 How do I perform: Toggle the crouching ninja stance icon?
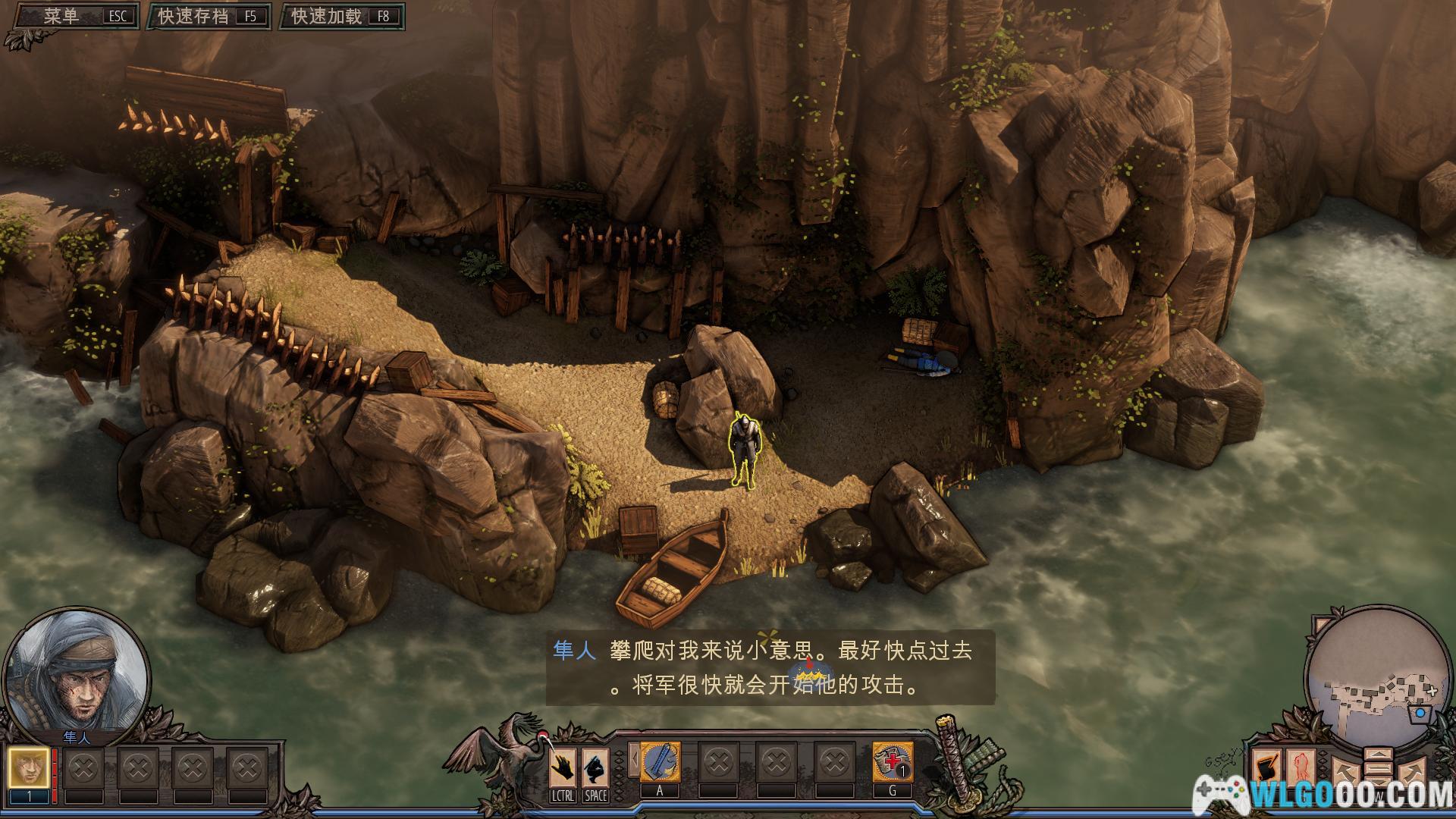tap(595, 768)
